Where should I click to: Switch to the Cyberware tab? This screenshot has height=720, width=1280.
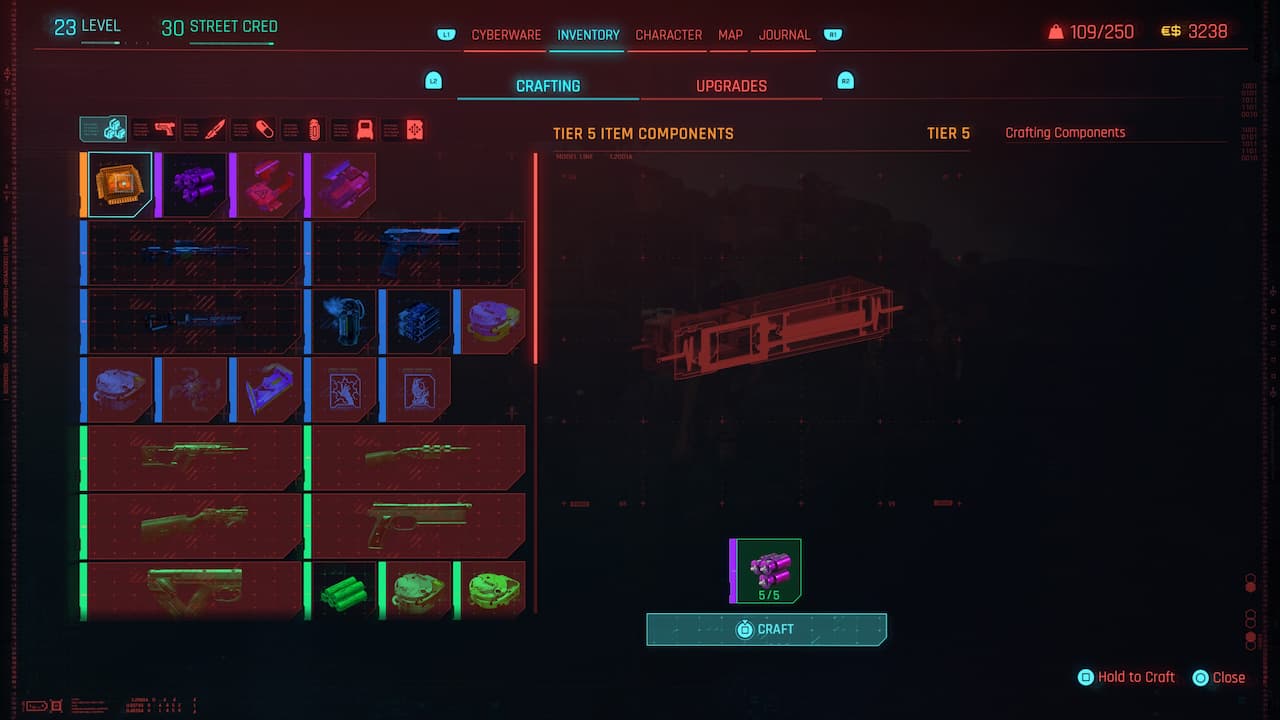point(506,35)
